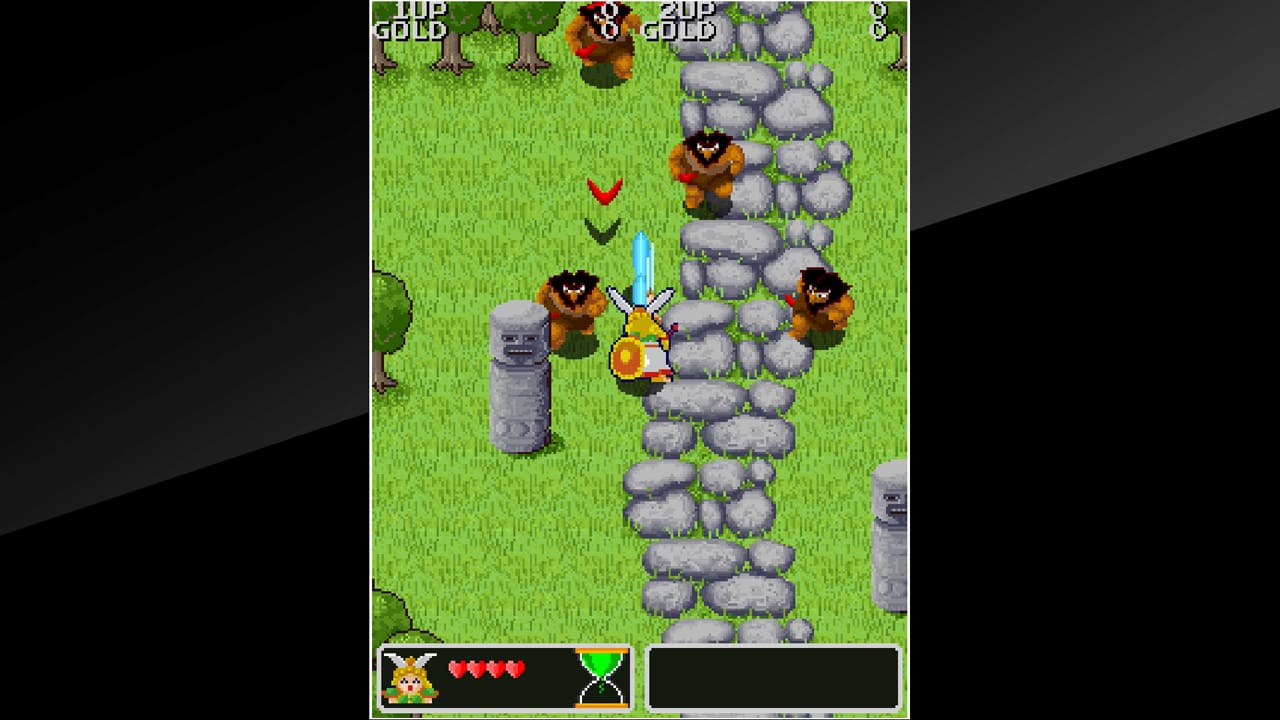Select the dark green arrow below the red one
The height and width of the screenshot is (720, 1280).
601,232
